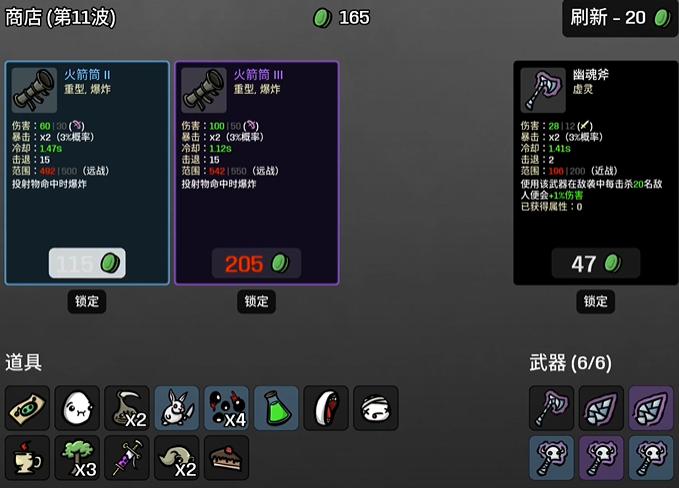679x488 pixels.
Task: Select the purple-background ghost flint weapon
Action: click(651, 408)
